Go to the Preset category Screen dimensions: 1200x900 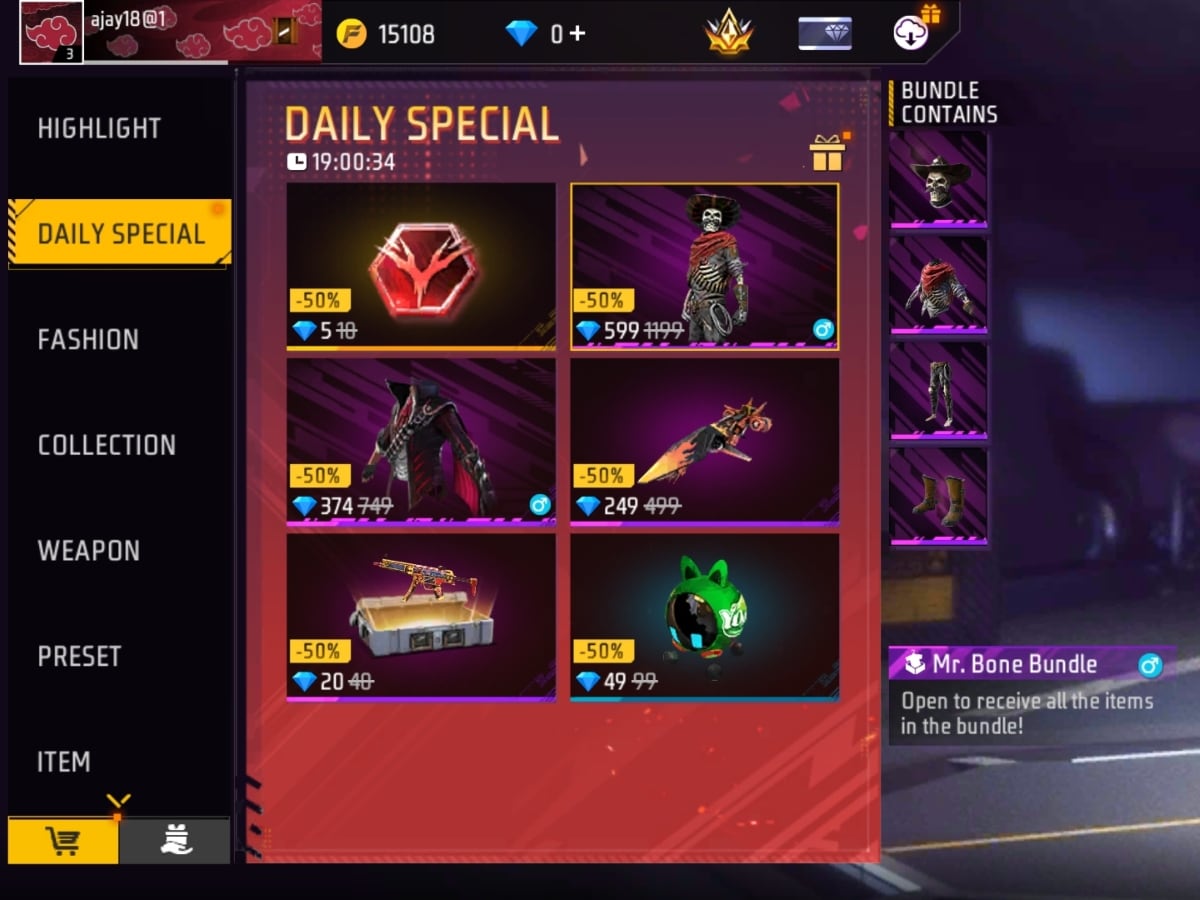[79, 657]
